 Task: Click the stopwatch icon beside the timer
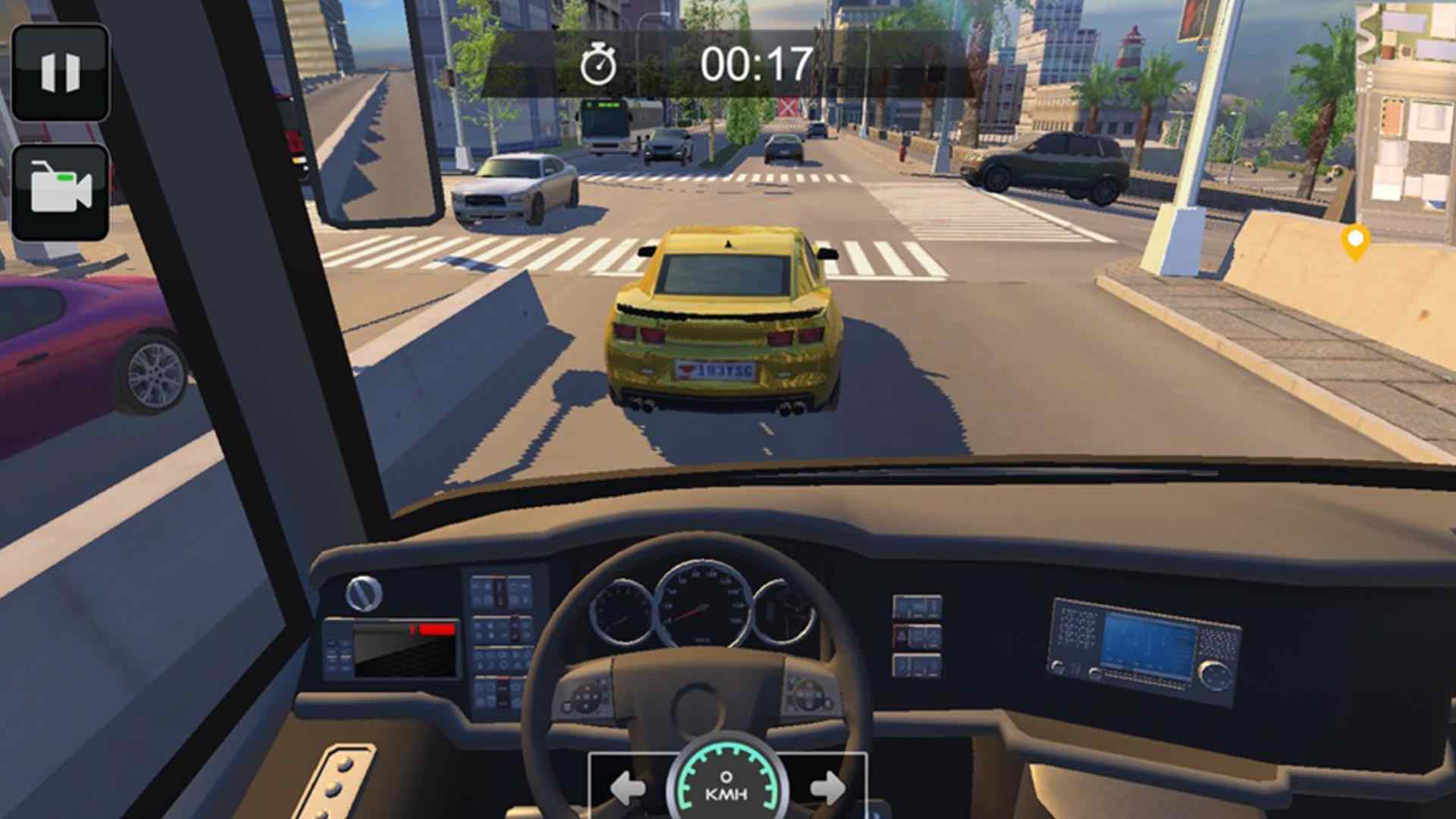tap(599, 64)
